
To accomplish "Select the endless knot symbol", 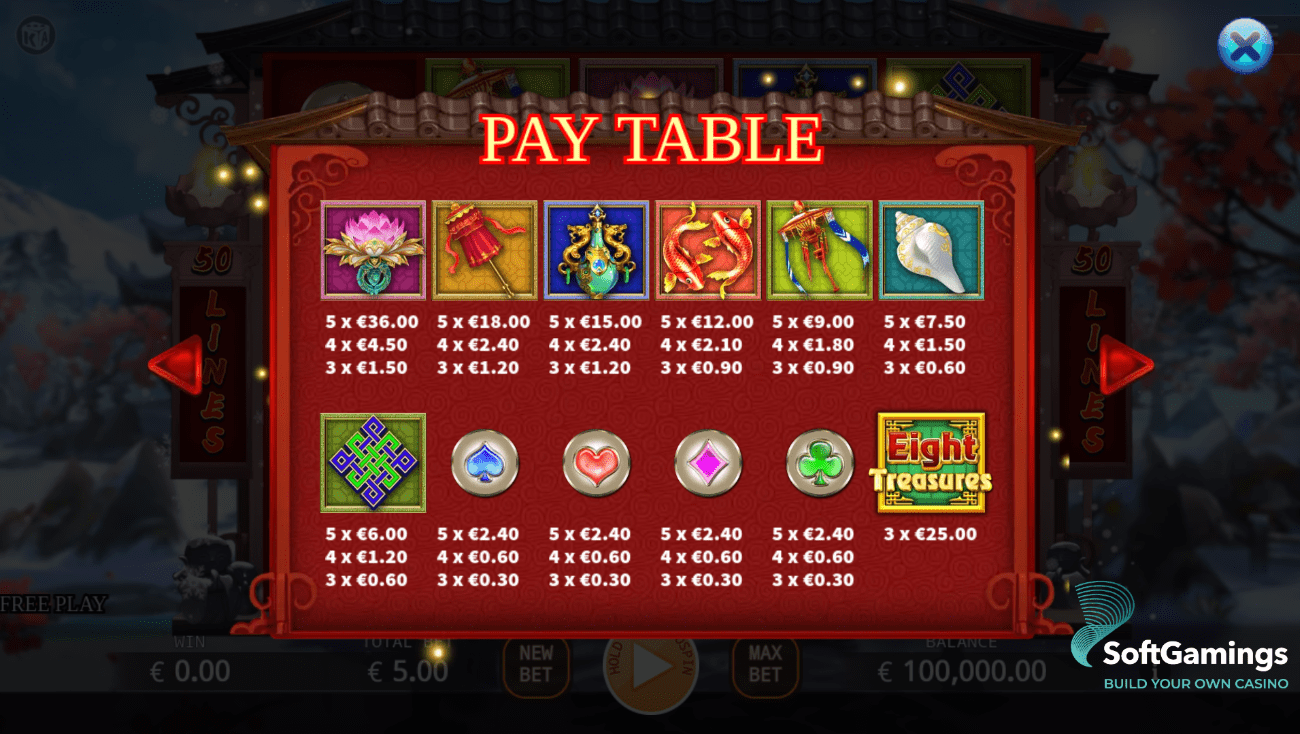I will point(372,462).
